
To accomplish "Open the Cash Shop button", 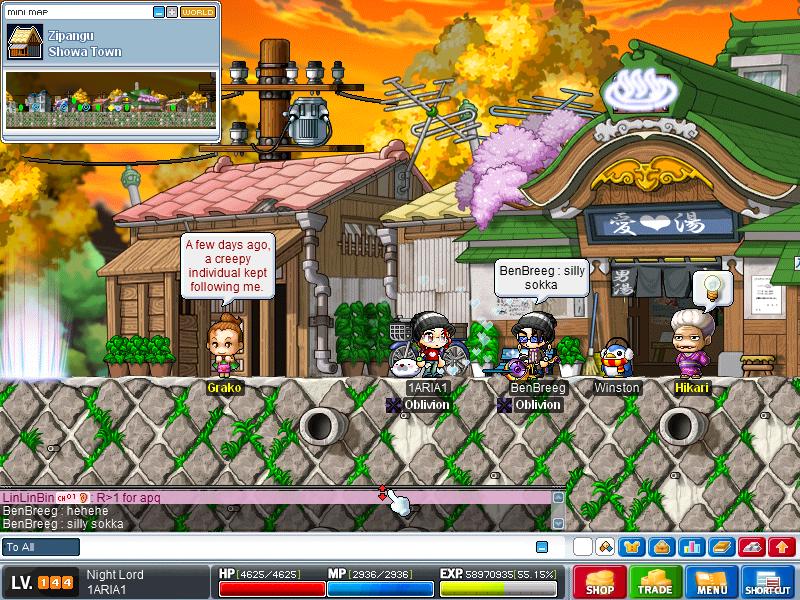I will point(600,582).
